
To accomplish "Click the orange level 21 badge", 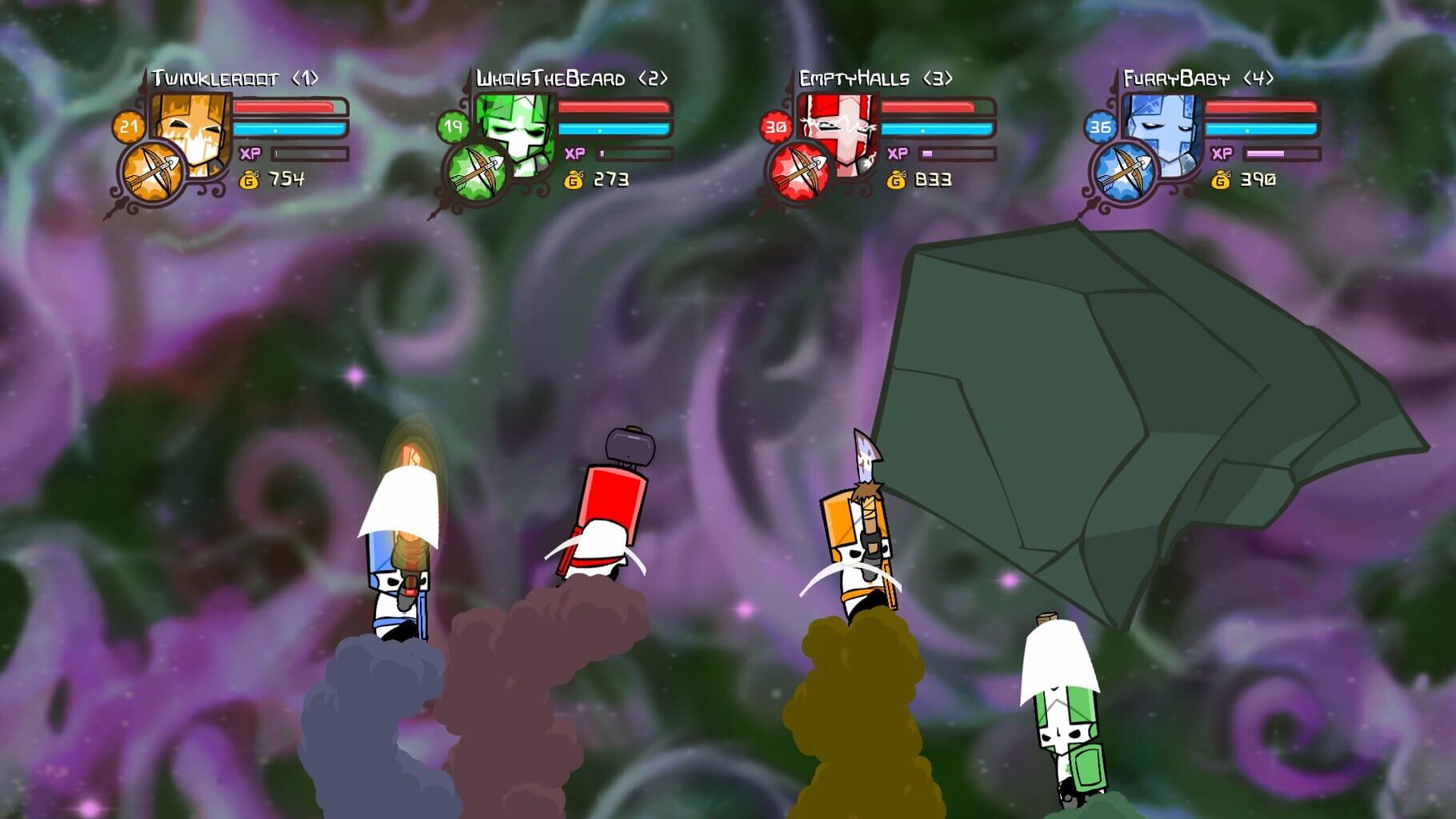I will 128,124.
